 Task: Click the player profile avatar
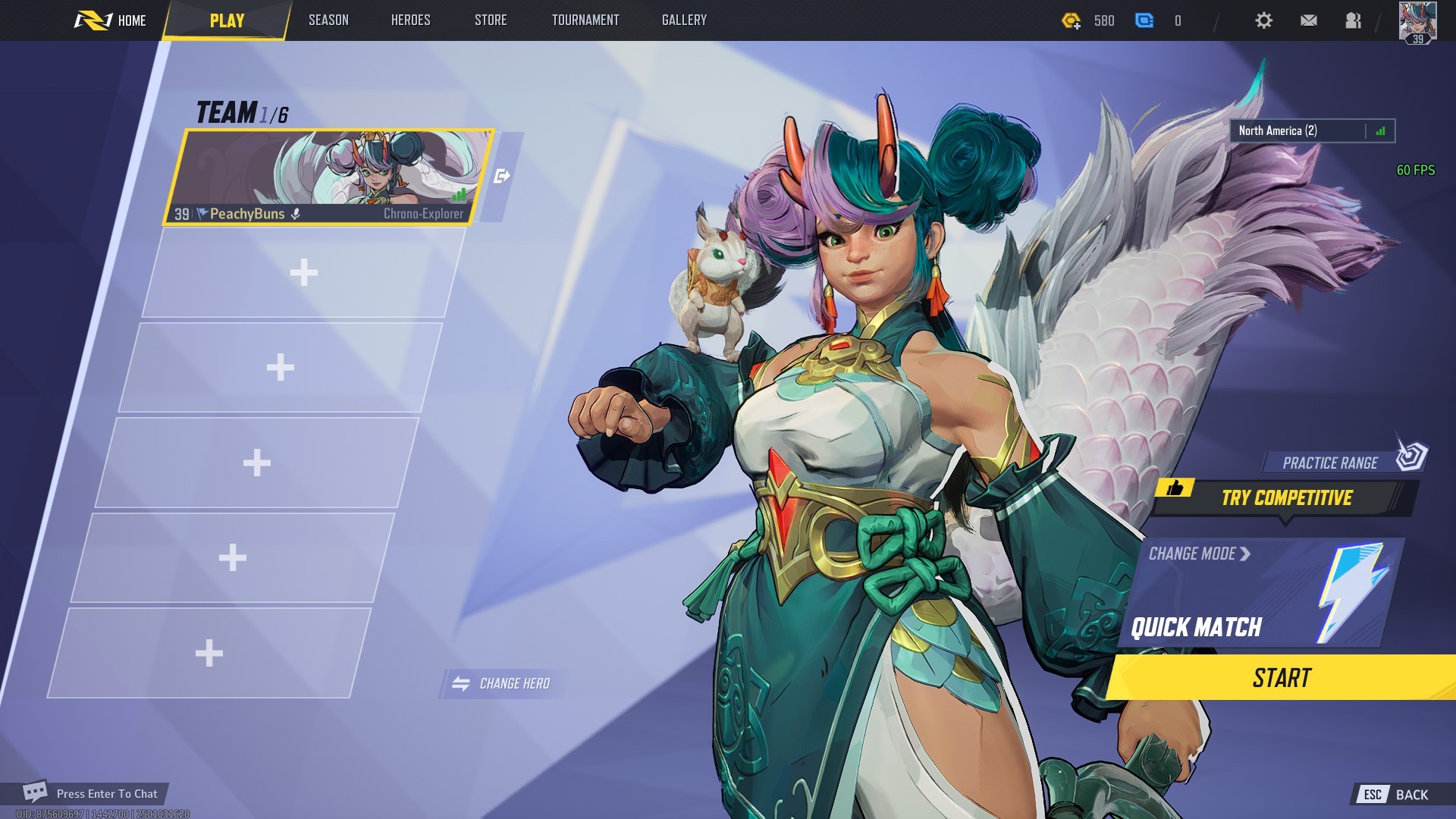tap(1417, 22)
